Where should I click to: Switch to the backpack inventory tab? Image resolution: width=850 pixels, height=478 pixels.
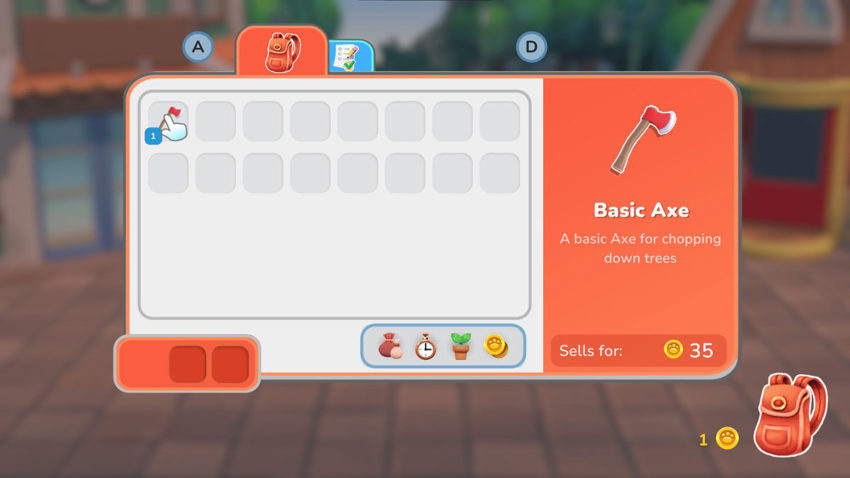point(281,52)
